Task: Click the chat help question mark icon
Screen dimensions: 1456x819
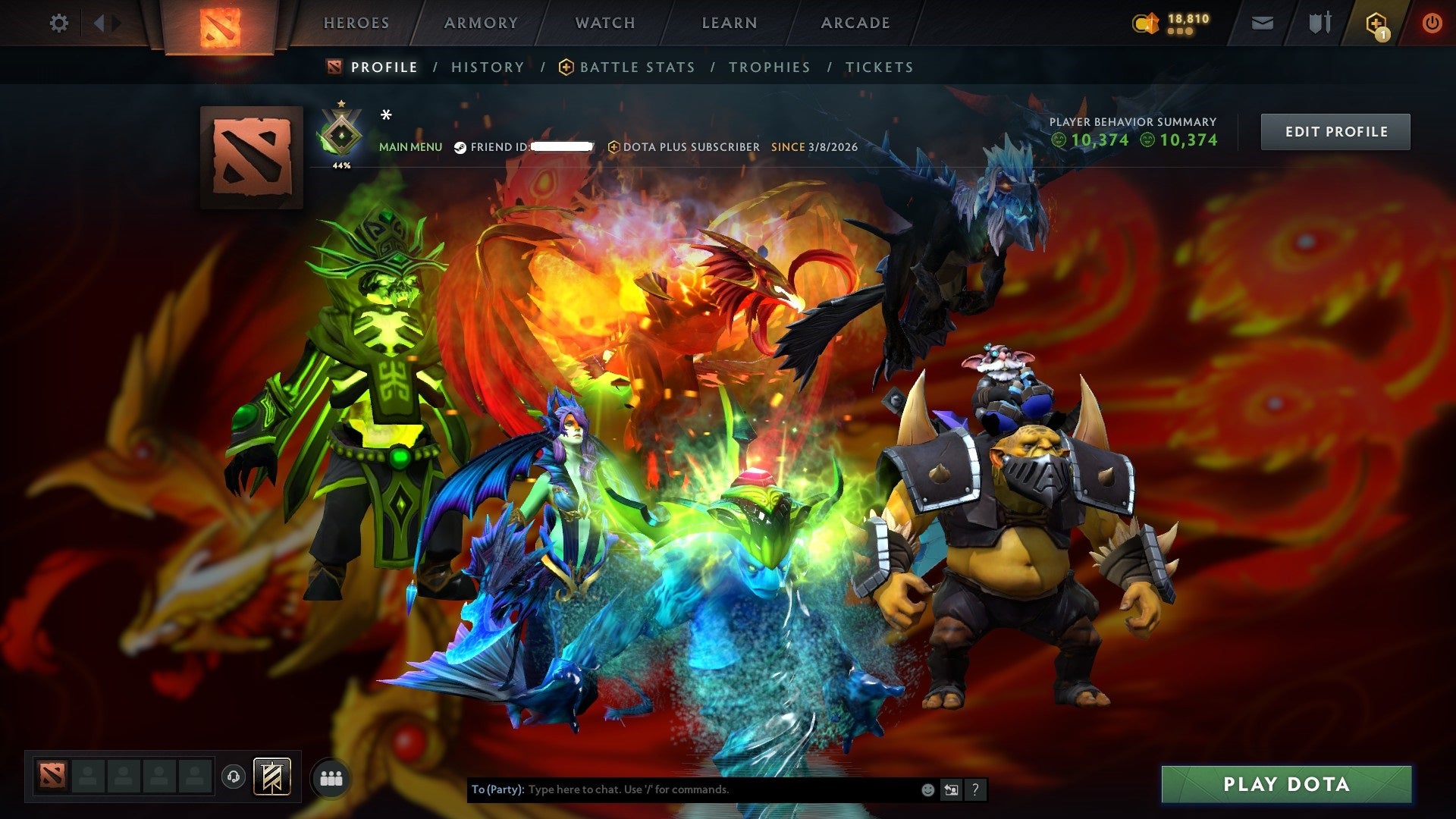Action: click(x=974, y=789)
